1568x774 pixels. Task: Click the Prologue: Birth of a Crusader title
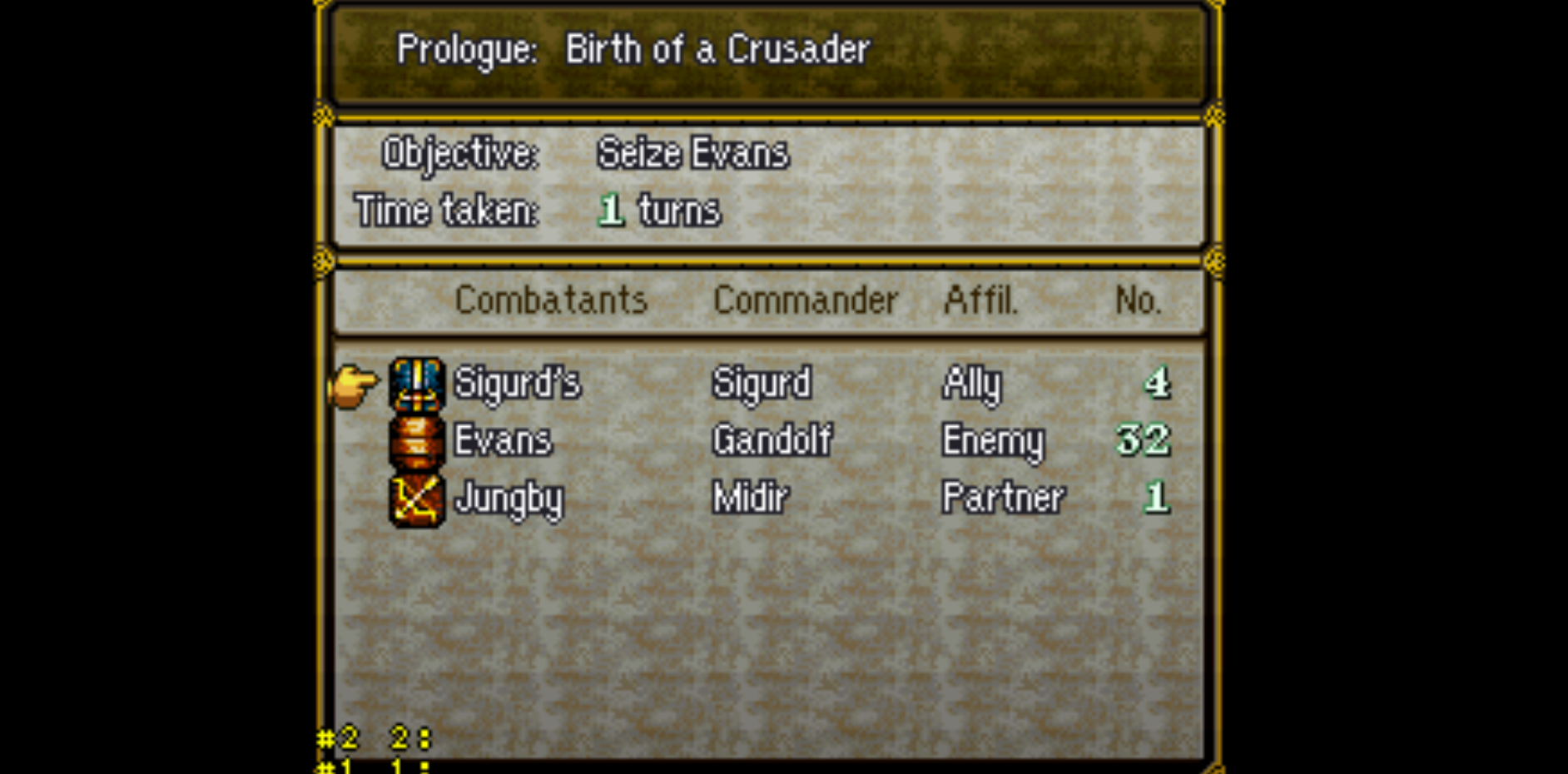tap(633, 48)
